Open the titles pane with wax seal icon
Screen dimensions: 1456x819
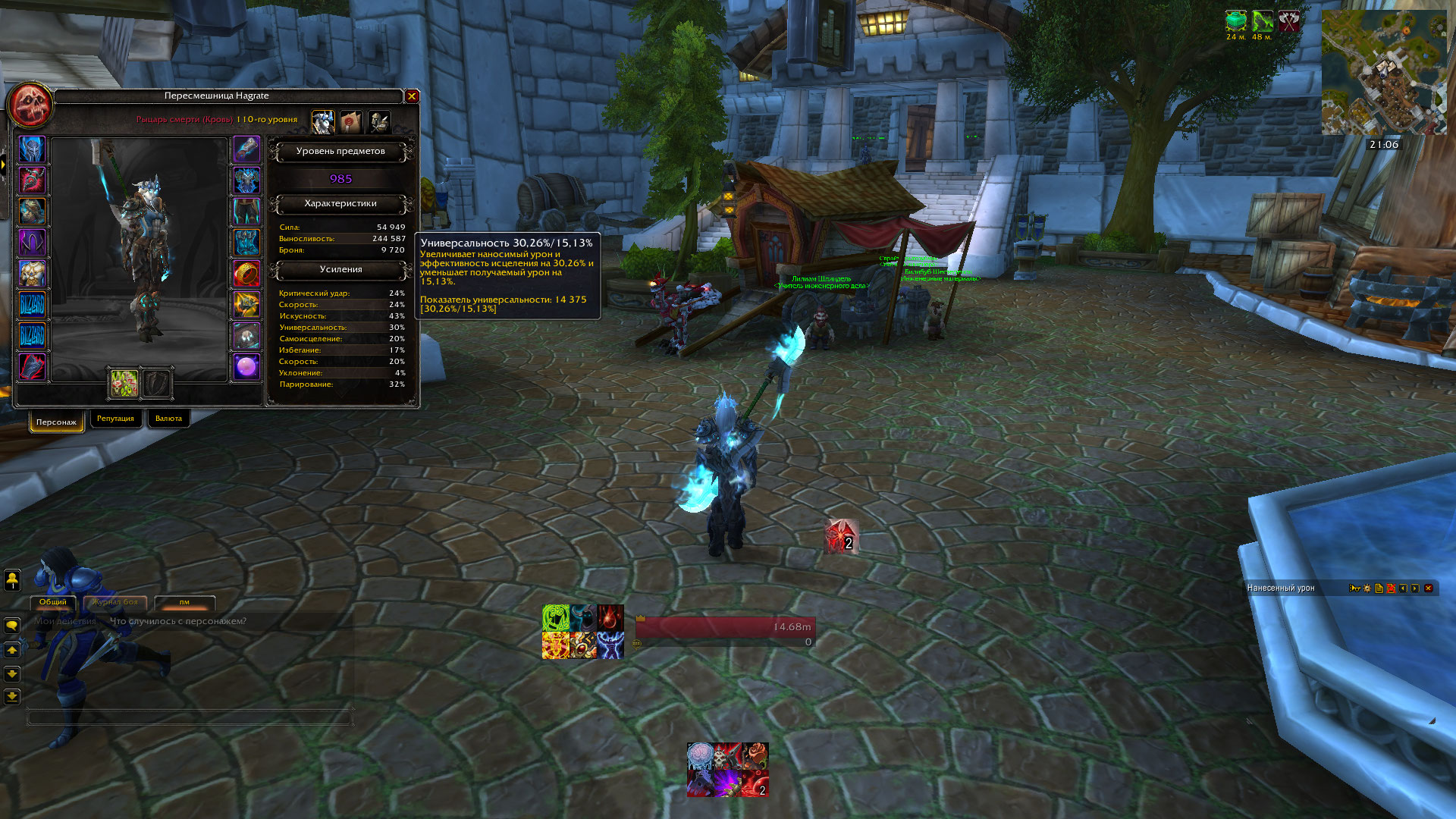pyautogui.click(x=350, y=121)
